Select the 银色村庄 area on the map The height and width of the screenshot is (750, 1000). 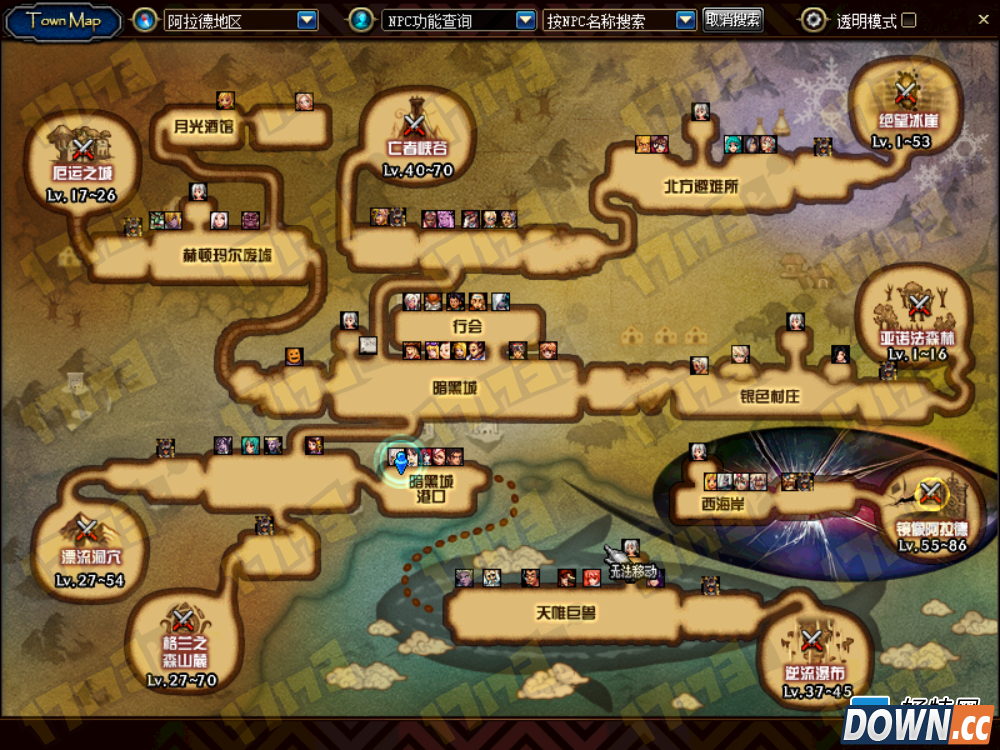pyautogui.click(x=770, y=397)
